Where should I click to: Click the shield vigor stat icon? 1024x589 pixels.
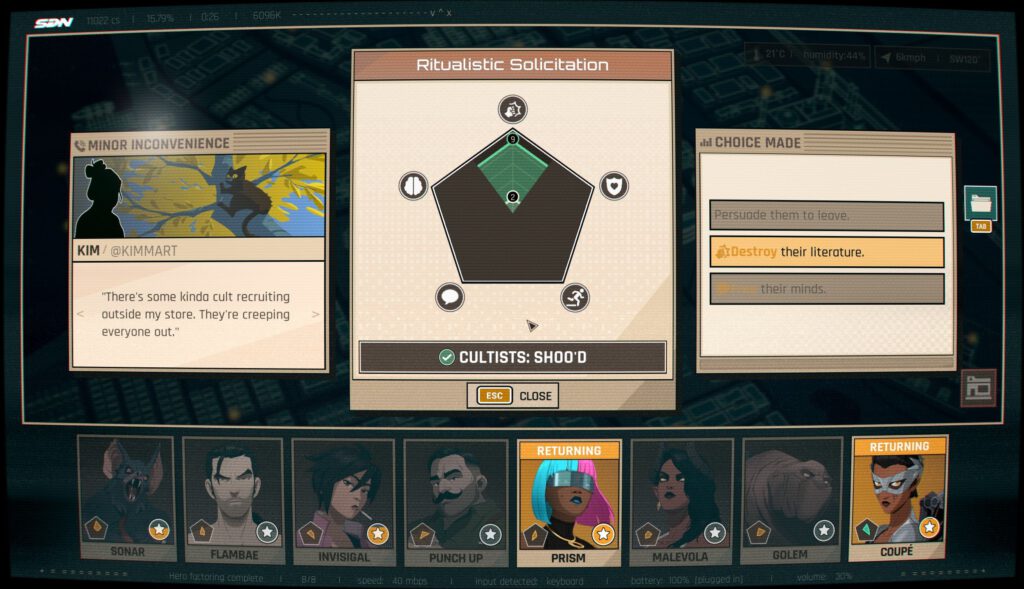tap(613, 185)
